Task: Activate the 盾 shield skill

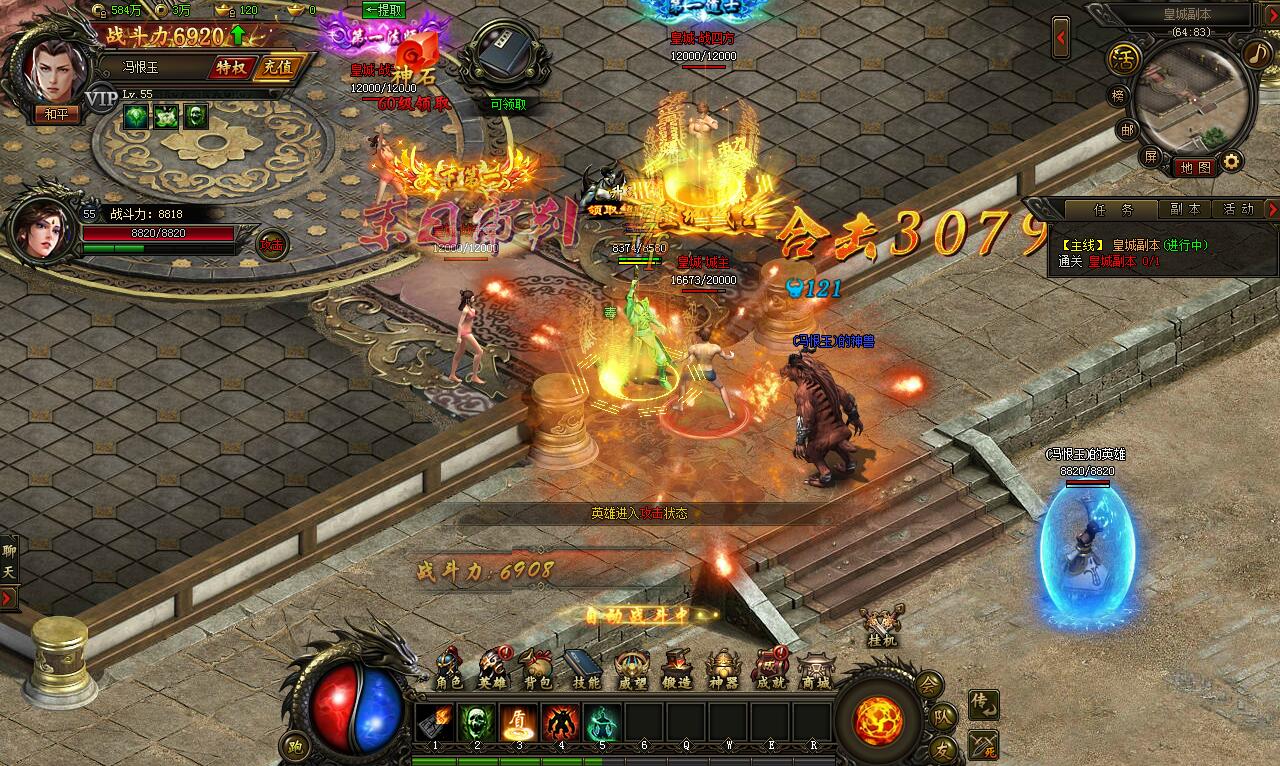Action: click(518, 722)
